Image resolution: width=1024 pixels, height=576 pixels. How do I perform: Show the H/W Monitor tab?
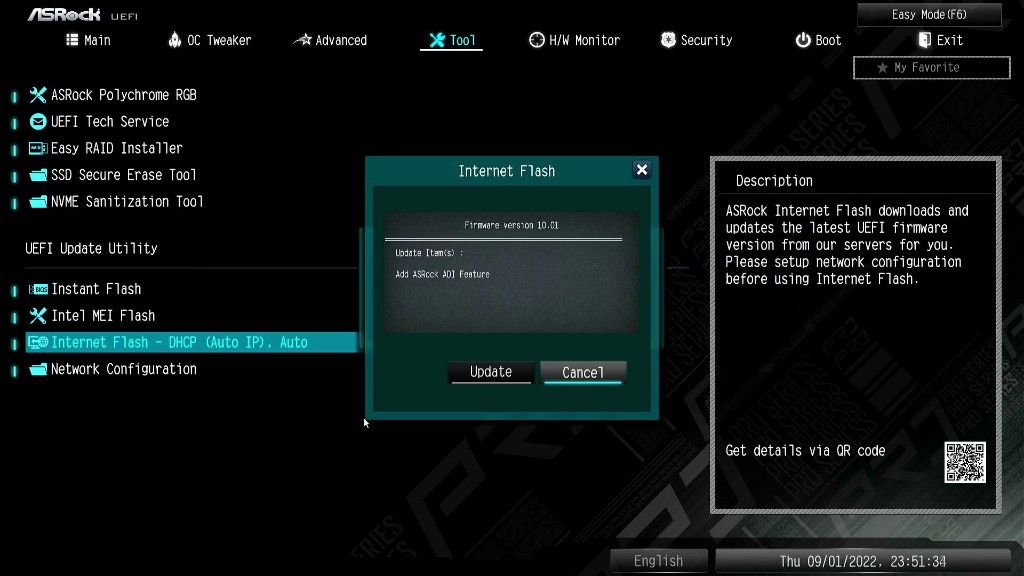[574, 40]
